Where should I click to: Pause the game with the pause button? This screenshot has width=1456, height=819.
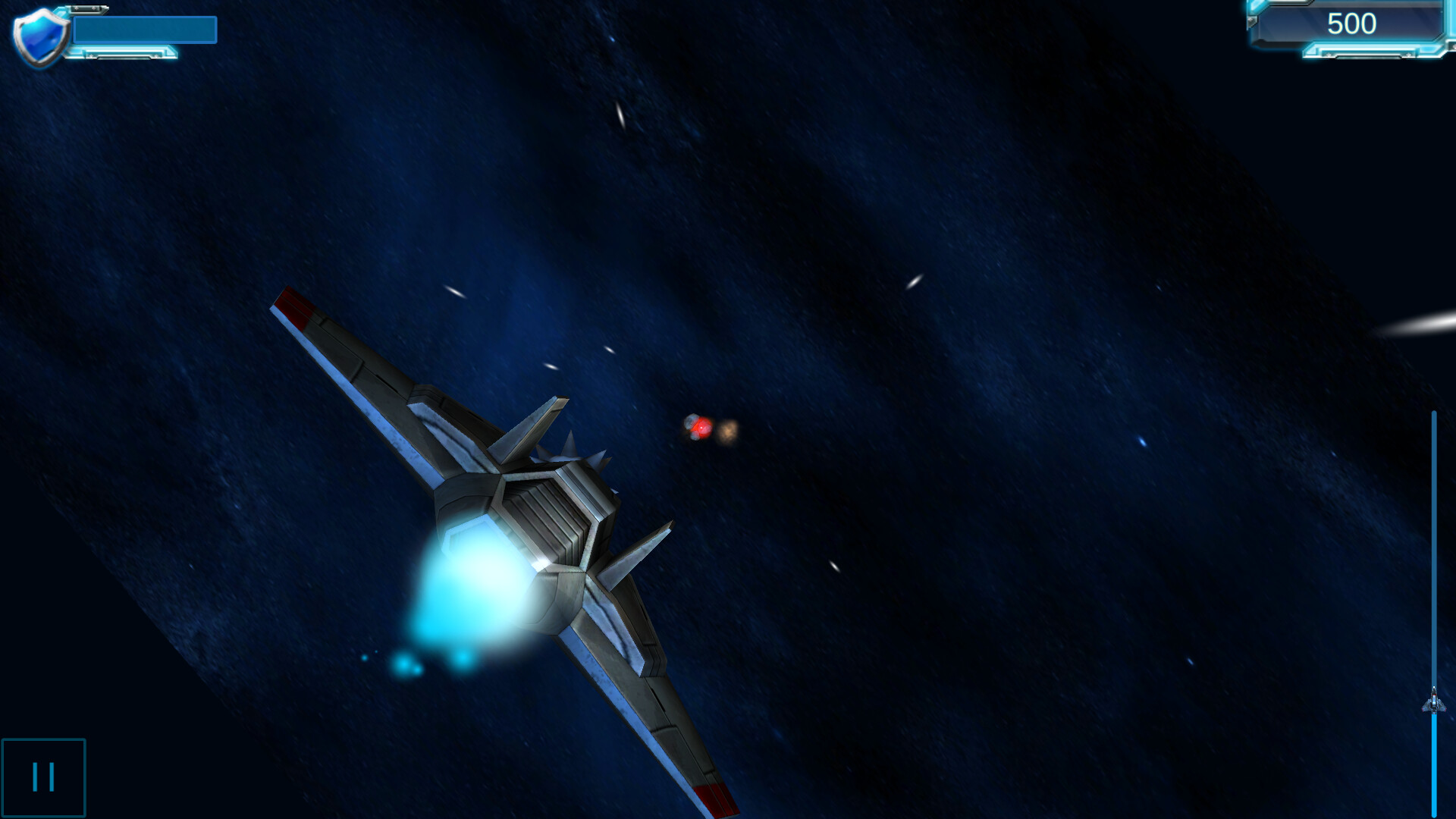(x=43, y=775)
